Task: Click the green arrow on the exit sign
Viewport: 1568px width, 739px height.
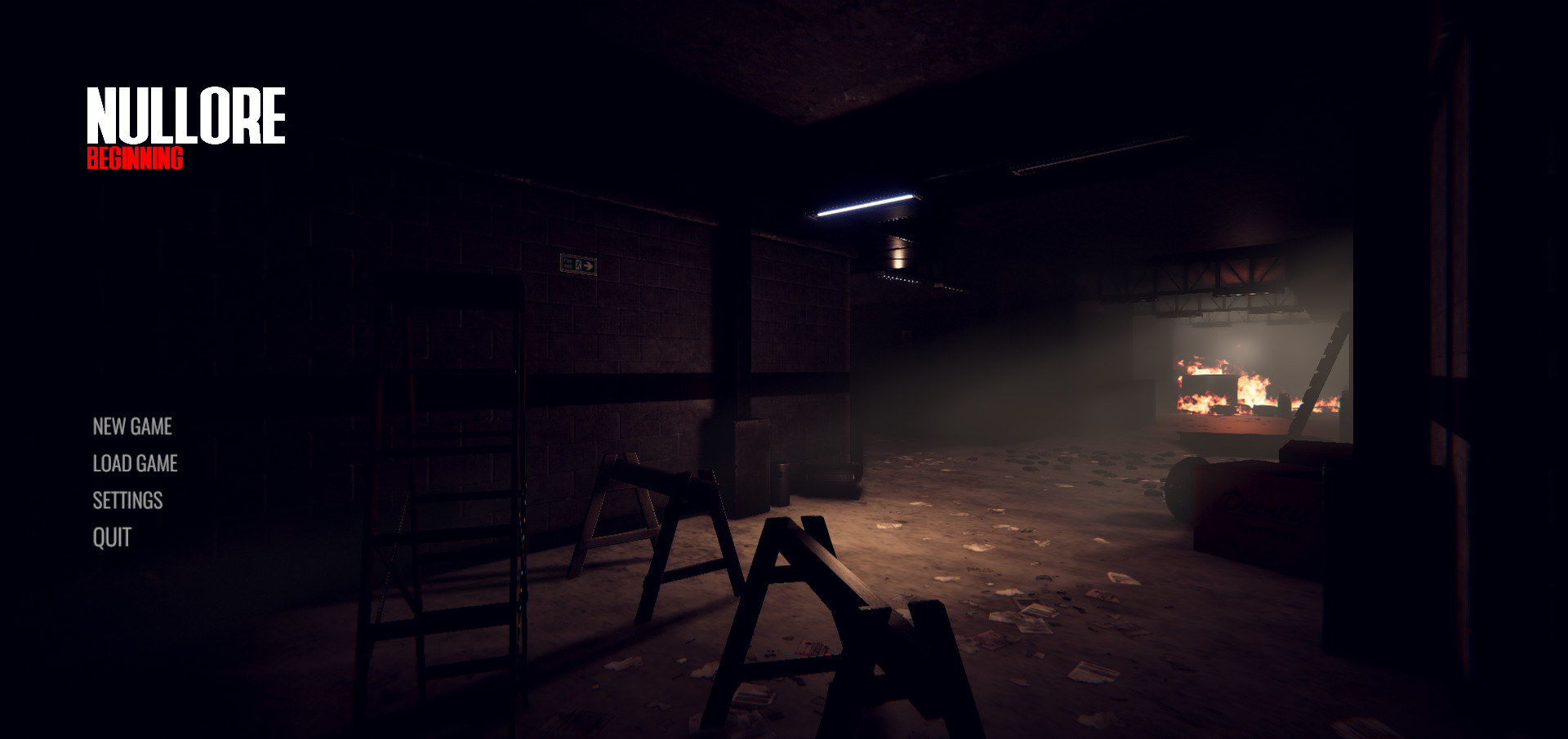Action: point(587,264)
